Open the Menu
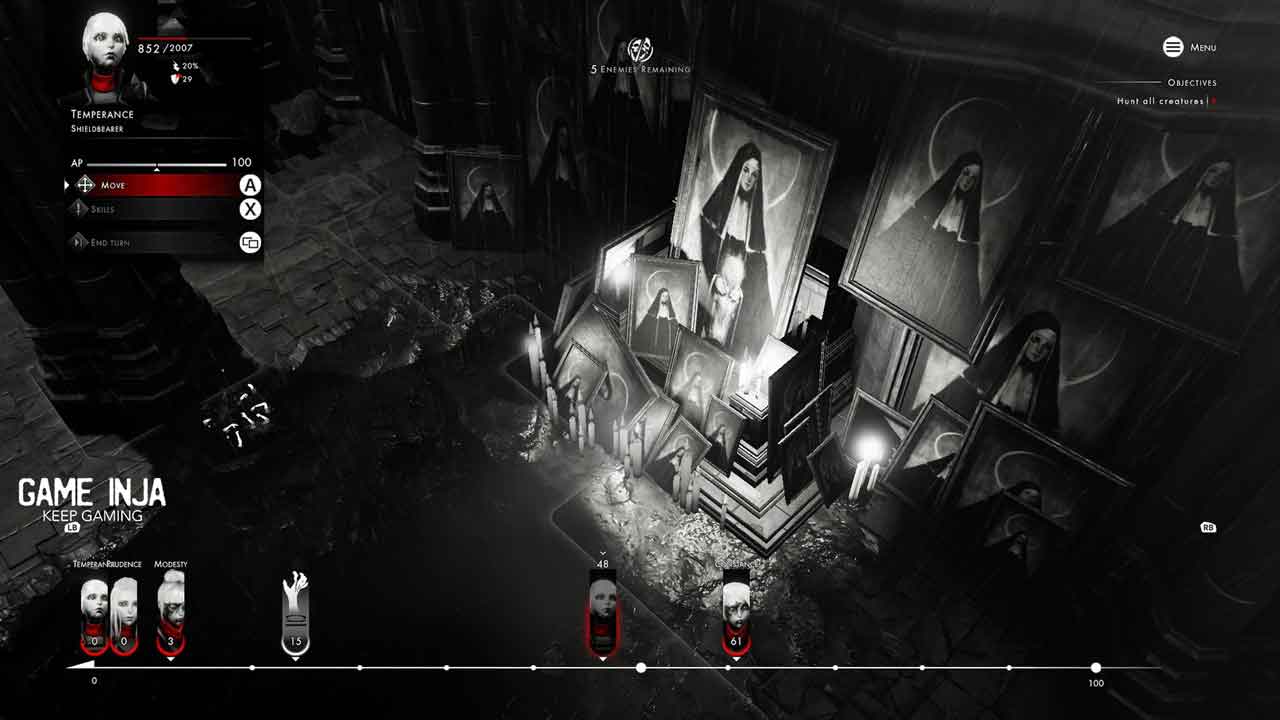The width and height of the screenshot is (1280, 720). (x=1189, y=47)
